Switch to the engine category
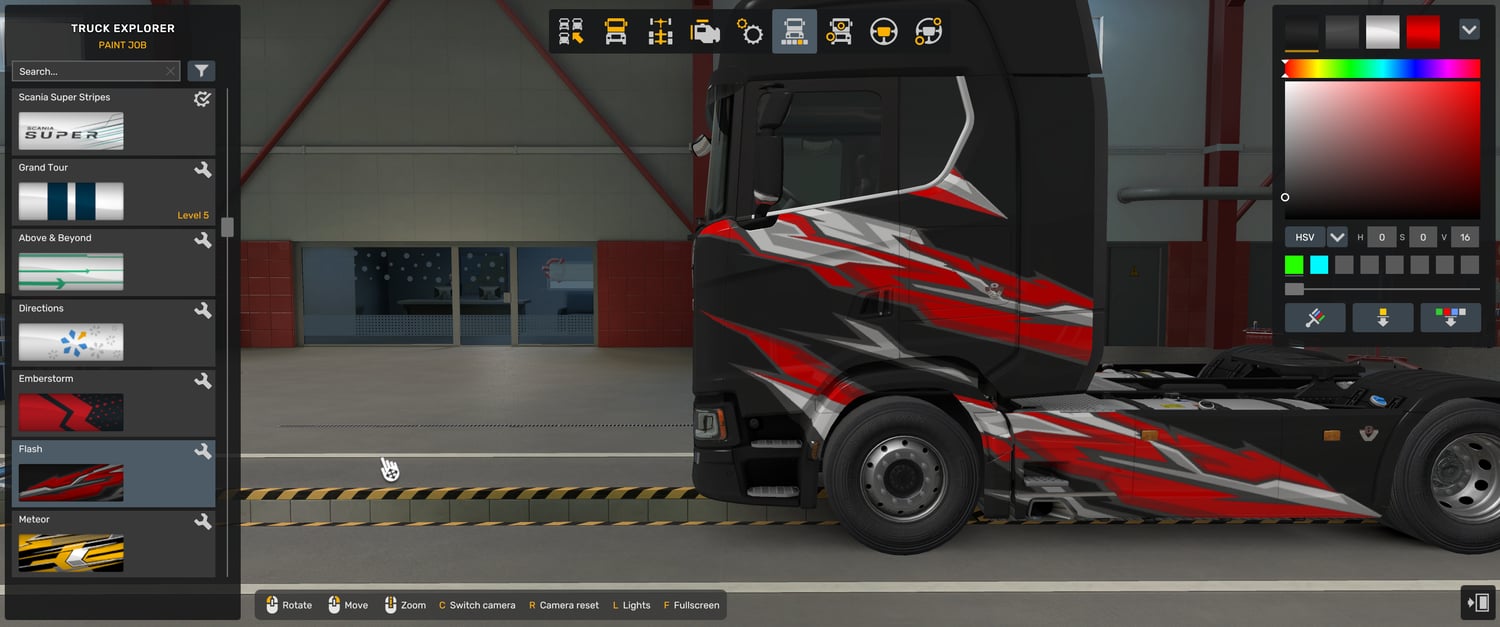 (x=705, y=32)
